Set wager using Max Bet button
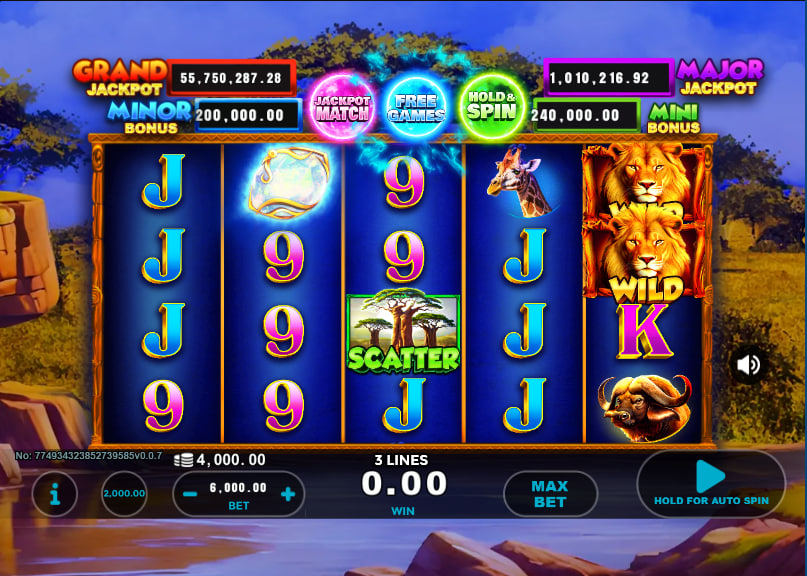The image size is (807, 576). (x=549, y=494)
